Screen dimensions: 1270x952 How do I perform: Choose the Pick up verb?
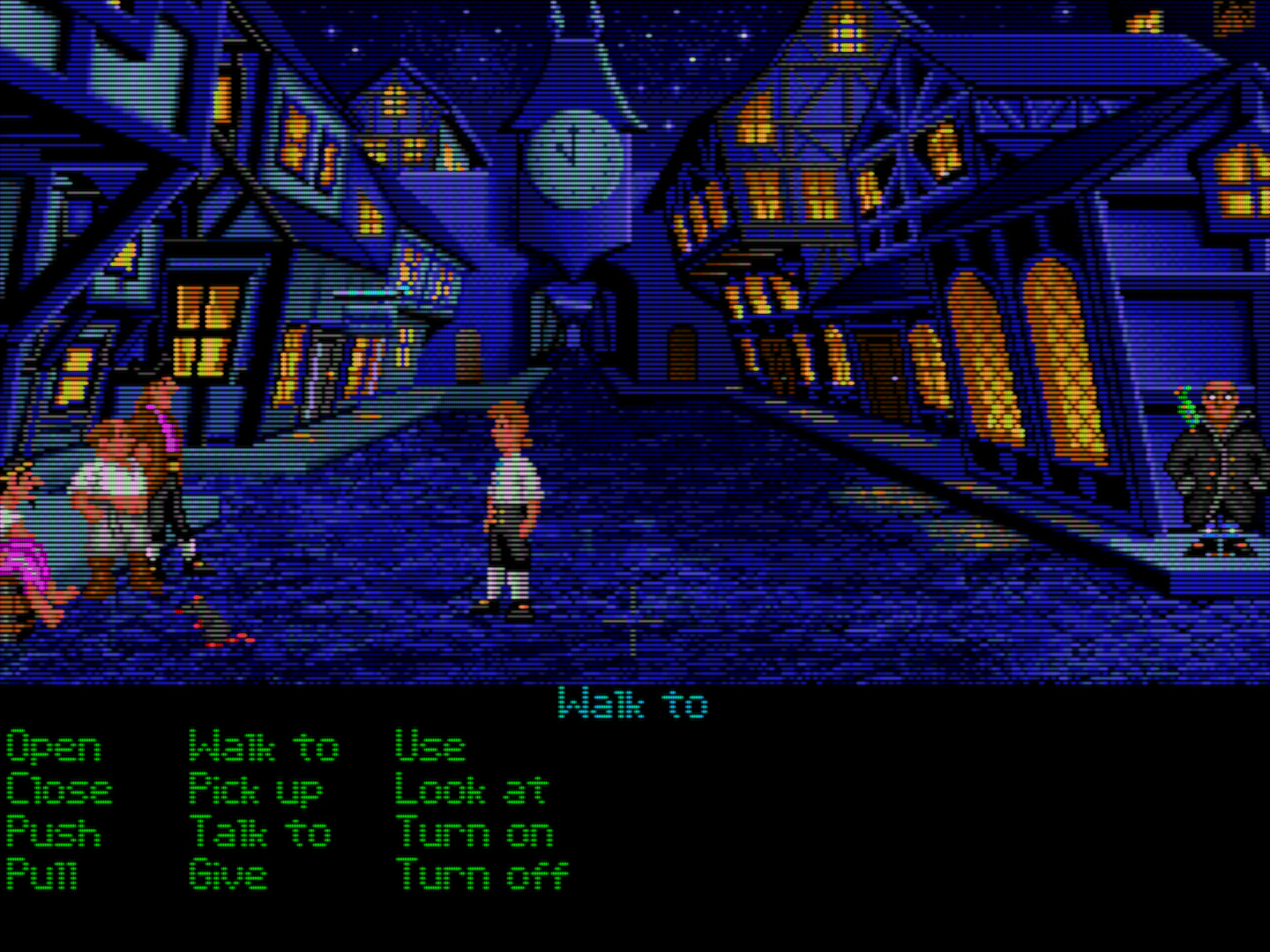pos(256,790)
